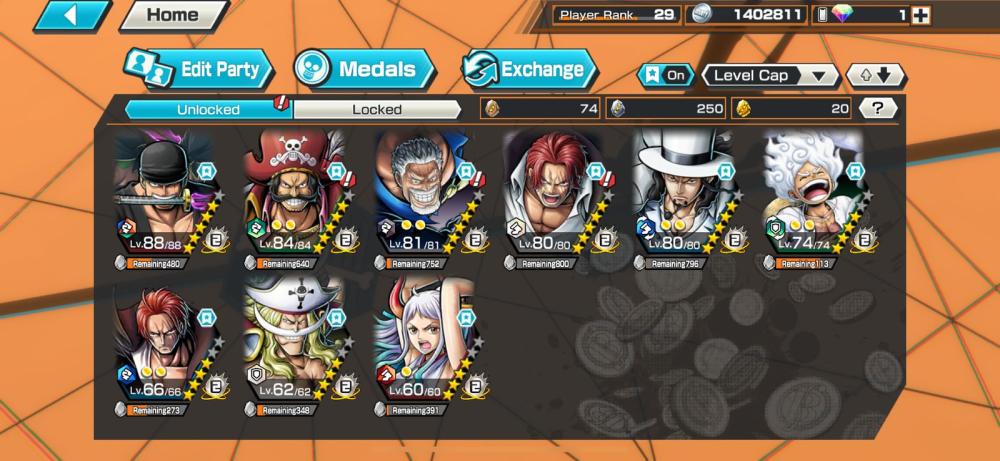Show help with the question mark button

(877, 108)
